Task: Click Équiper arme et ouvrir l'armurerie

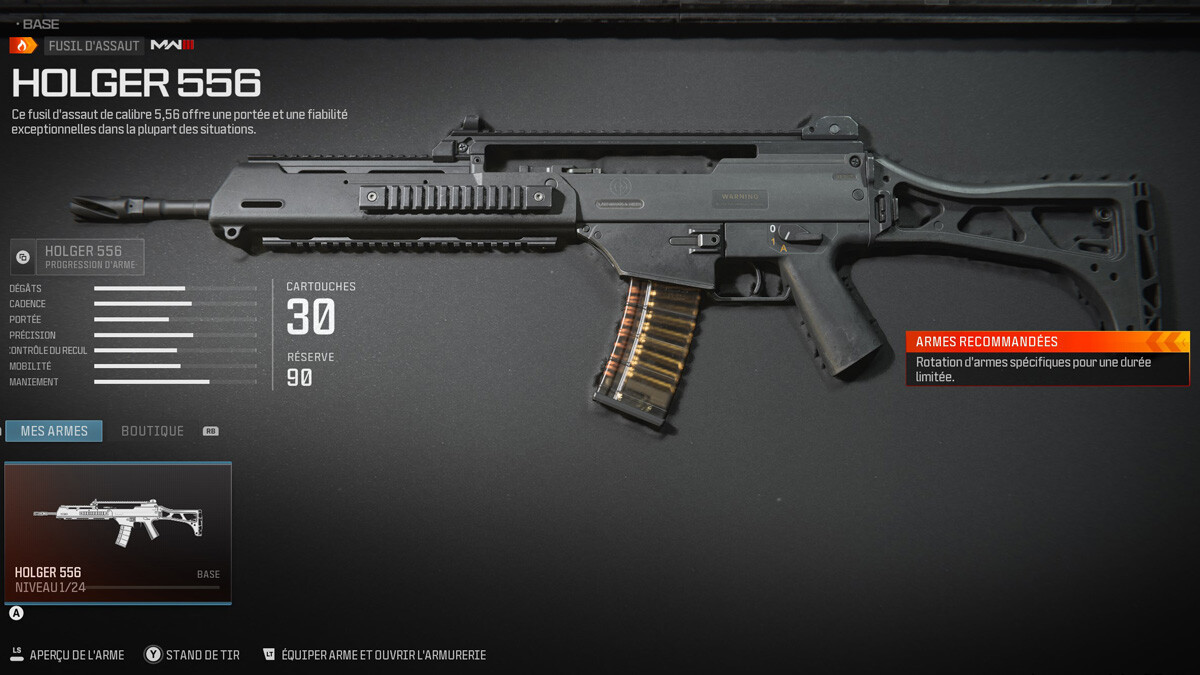Action: (375, 655)
